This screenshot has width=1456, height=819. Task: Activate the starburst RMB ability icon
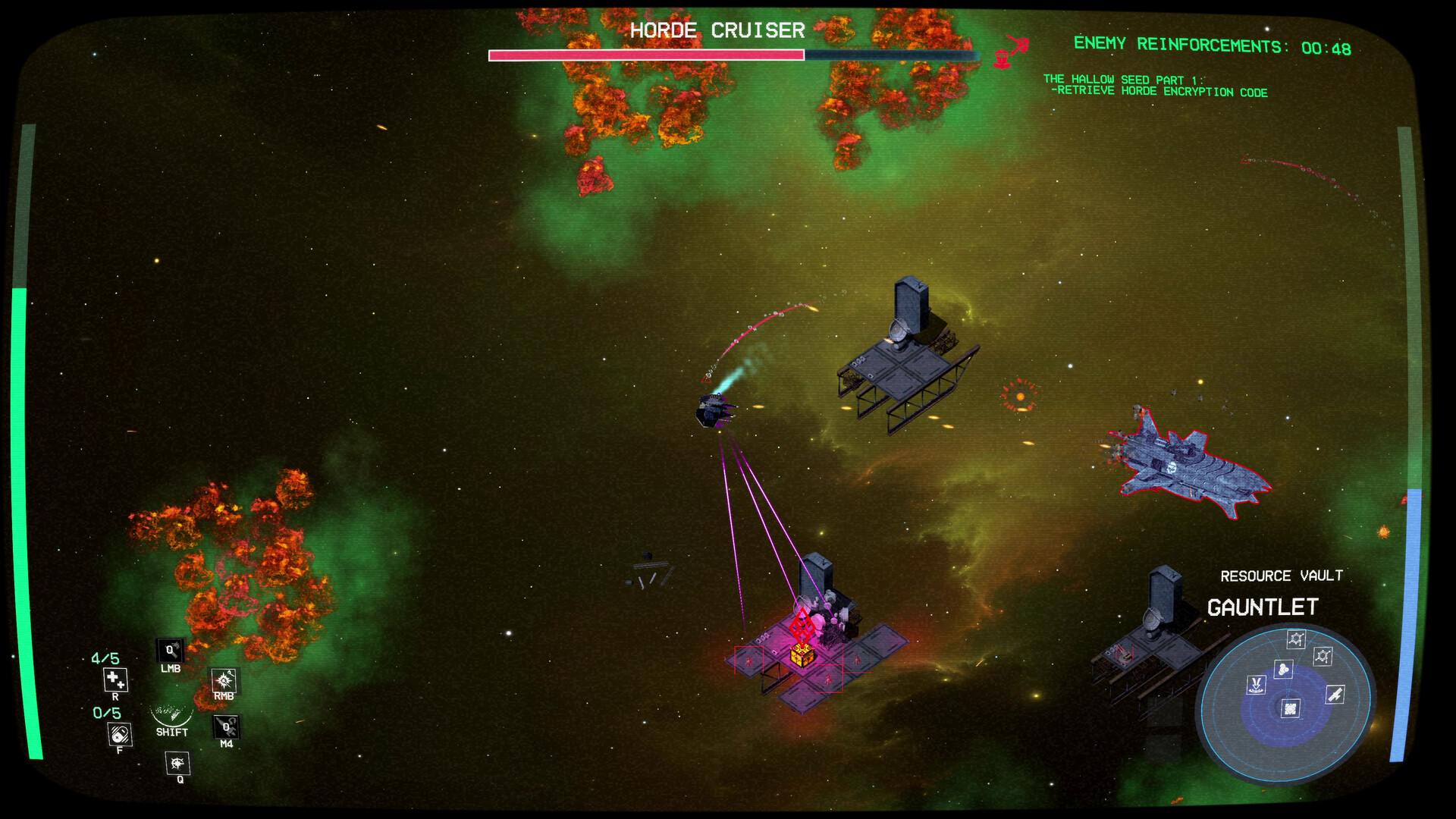click(224, 680)
